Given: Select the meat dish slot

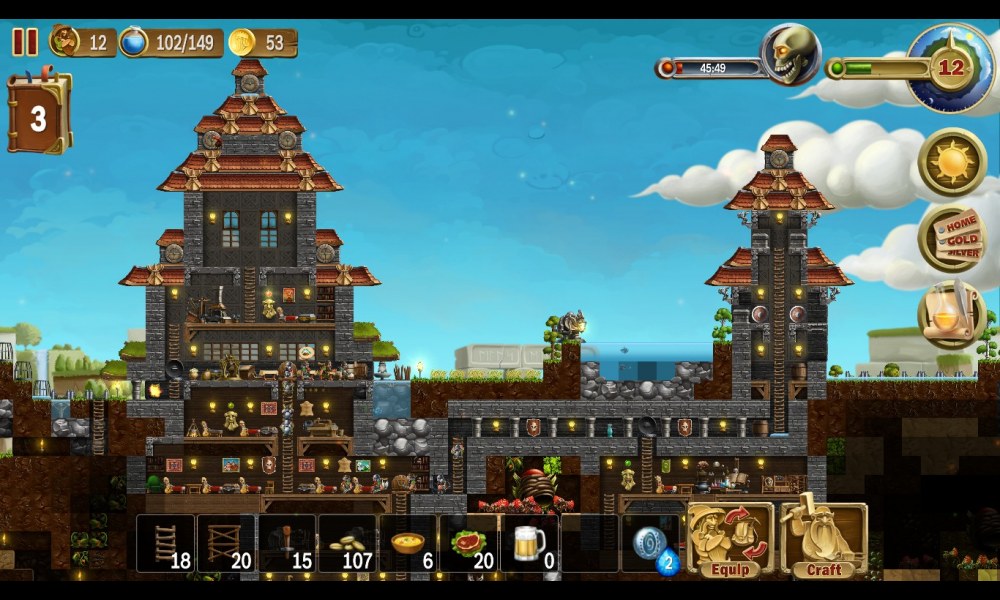Looking at the screenshot, I should tap(470, 543).
